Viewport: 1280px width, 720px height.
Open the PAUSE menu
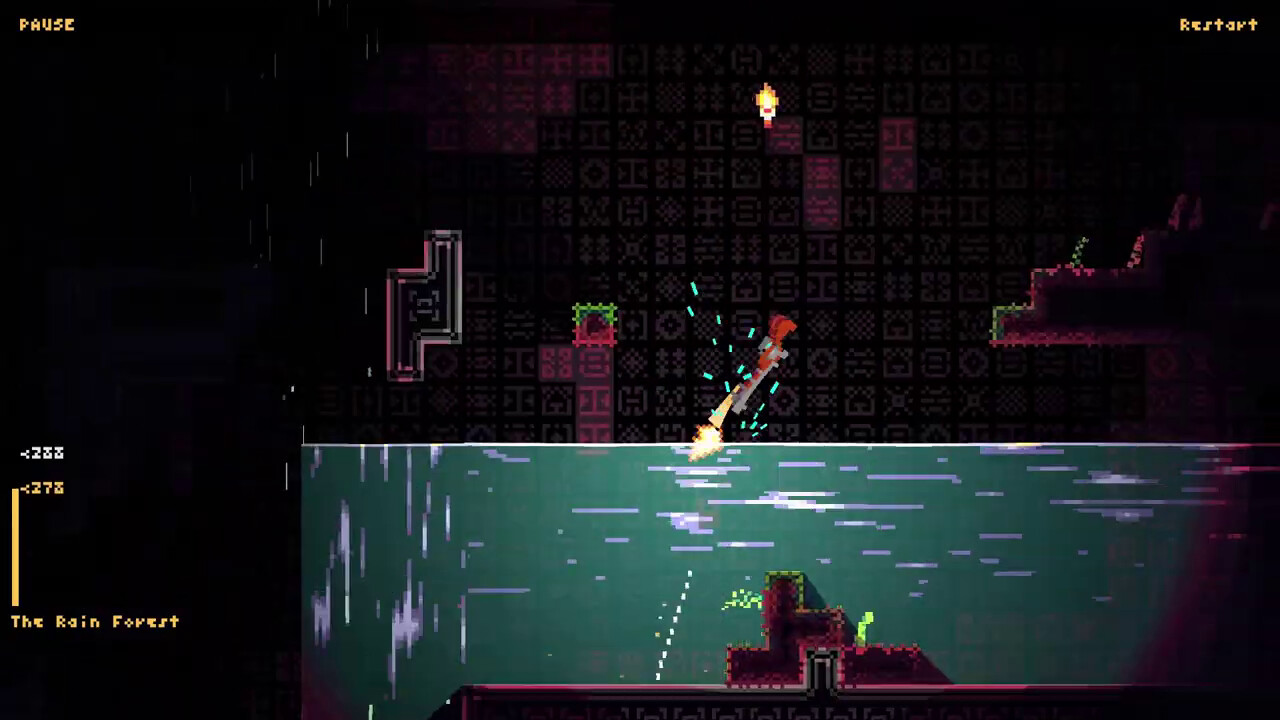pyautogui.click(x=48, y=24)
